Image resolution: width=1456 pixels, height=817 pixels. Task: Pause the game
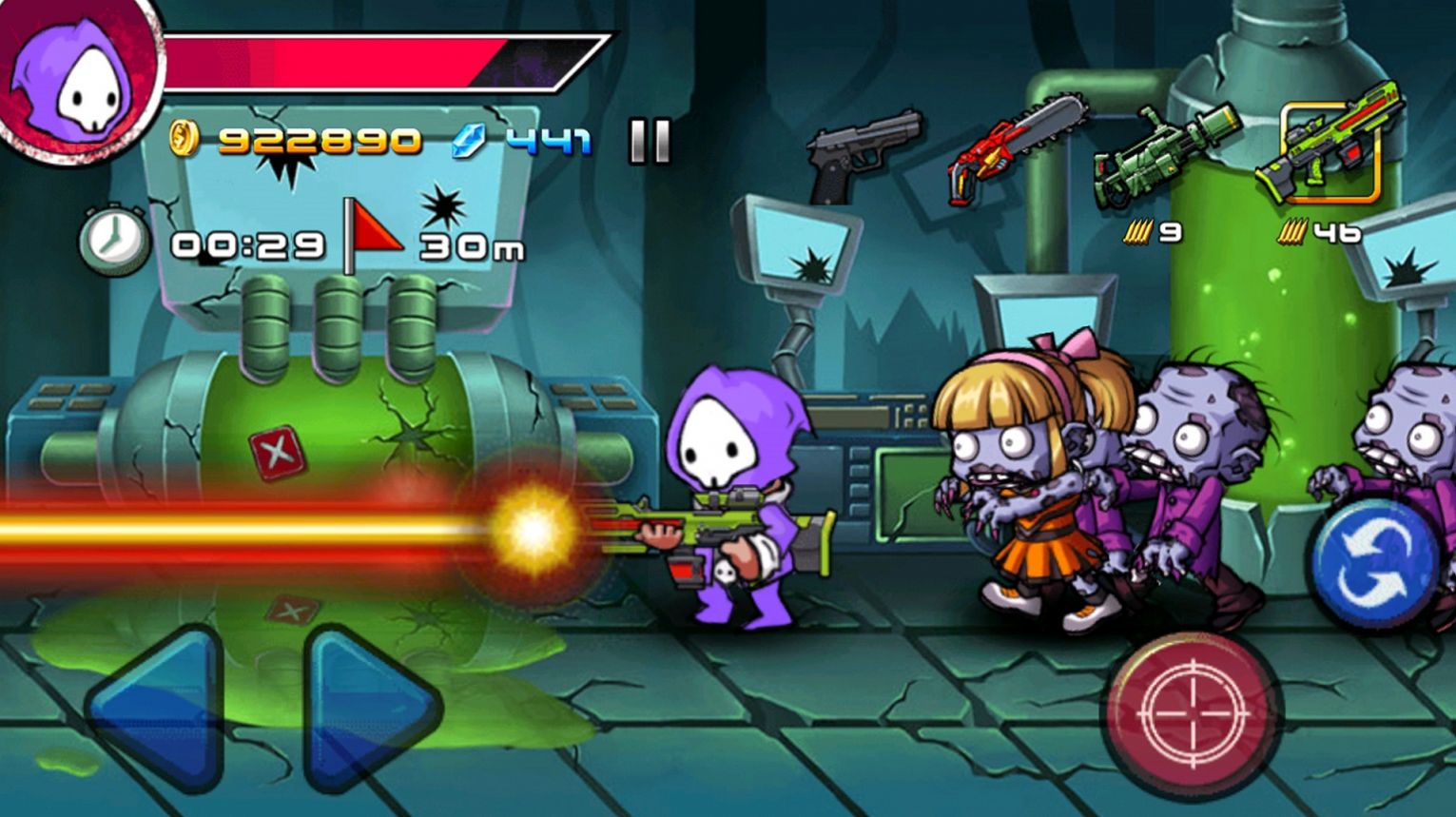click(x=650, y=141)
